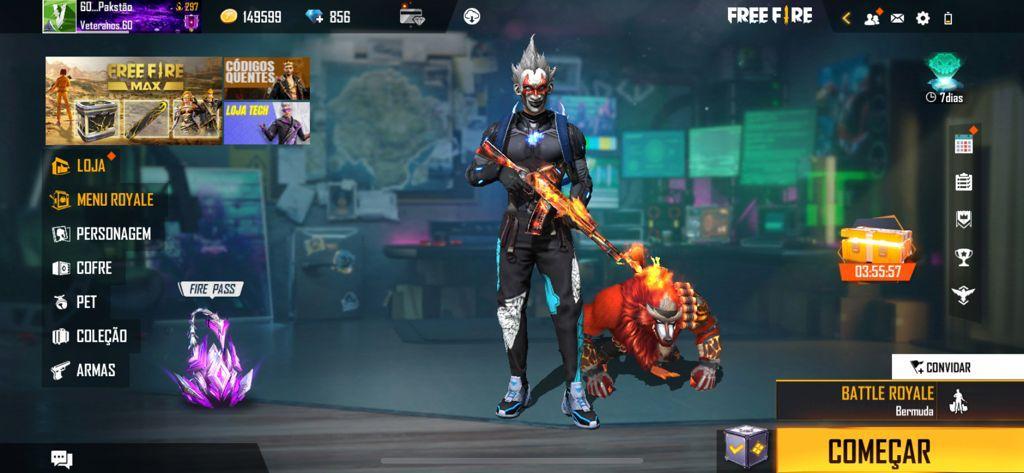The height and width of the screenshot is (473, 1024).
Task: Open the settings gear icon
Action: pyautogui.click(x=923, y=18)
